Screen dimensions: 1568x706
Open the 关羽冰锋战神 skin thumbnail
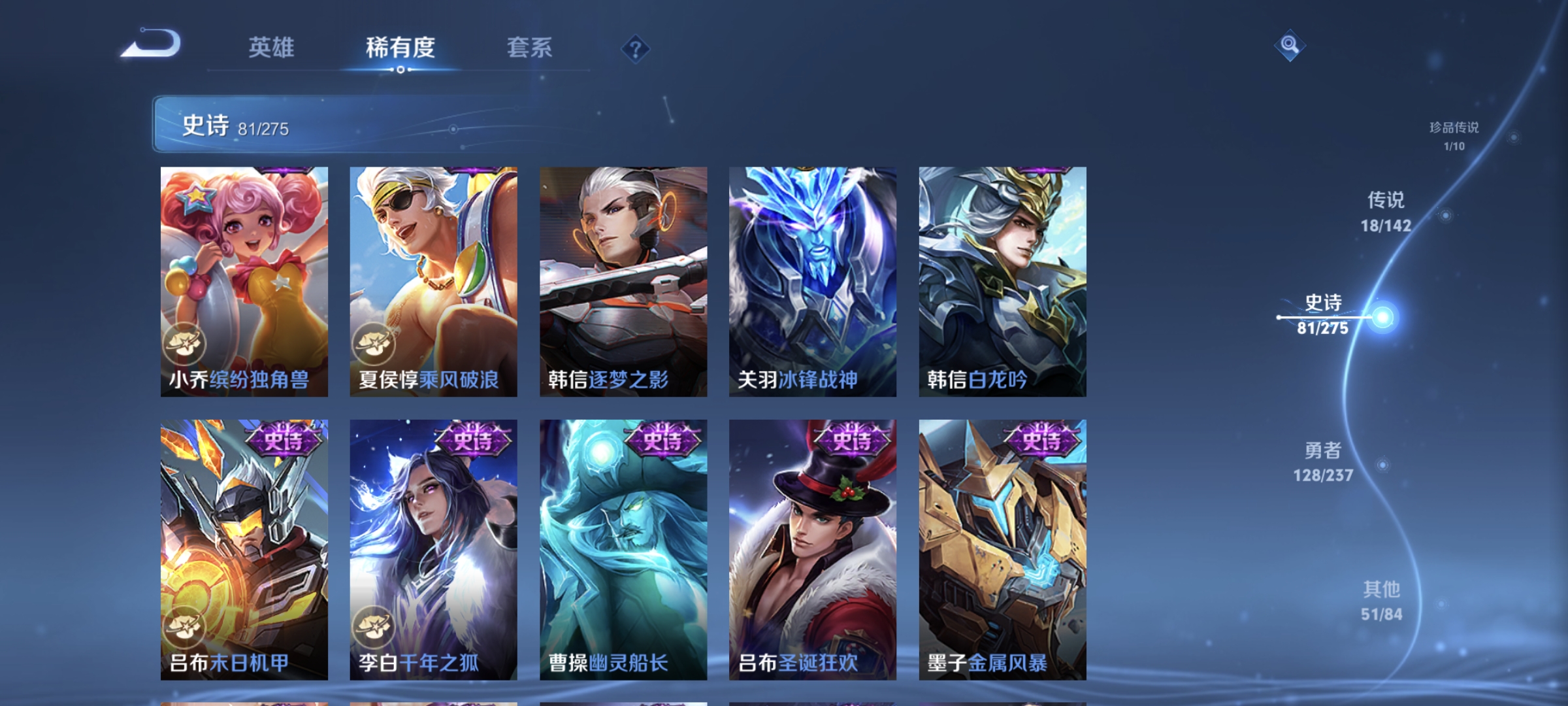click(813, 281)
